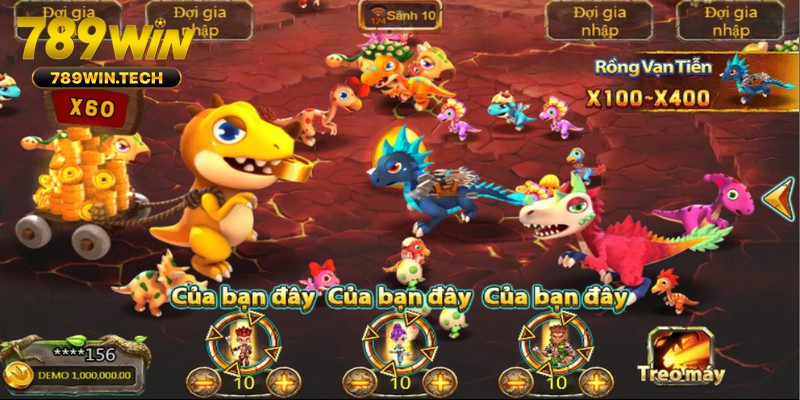Select the brown-haired character cannon
This screenshot has width=800, height=400.
(556, 340)
